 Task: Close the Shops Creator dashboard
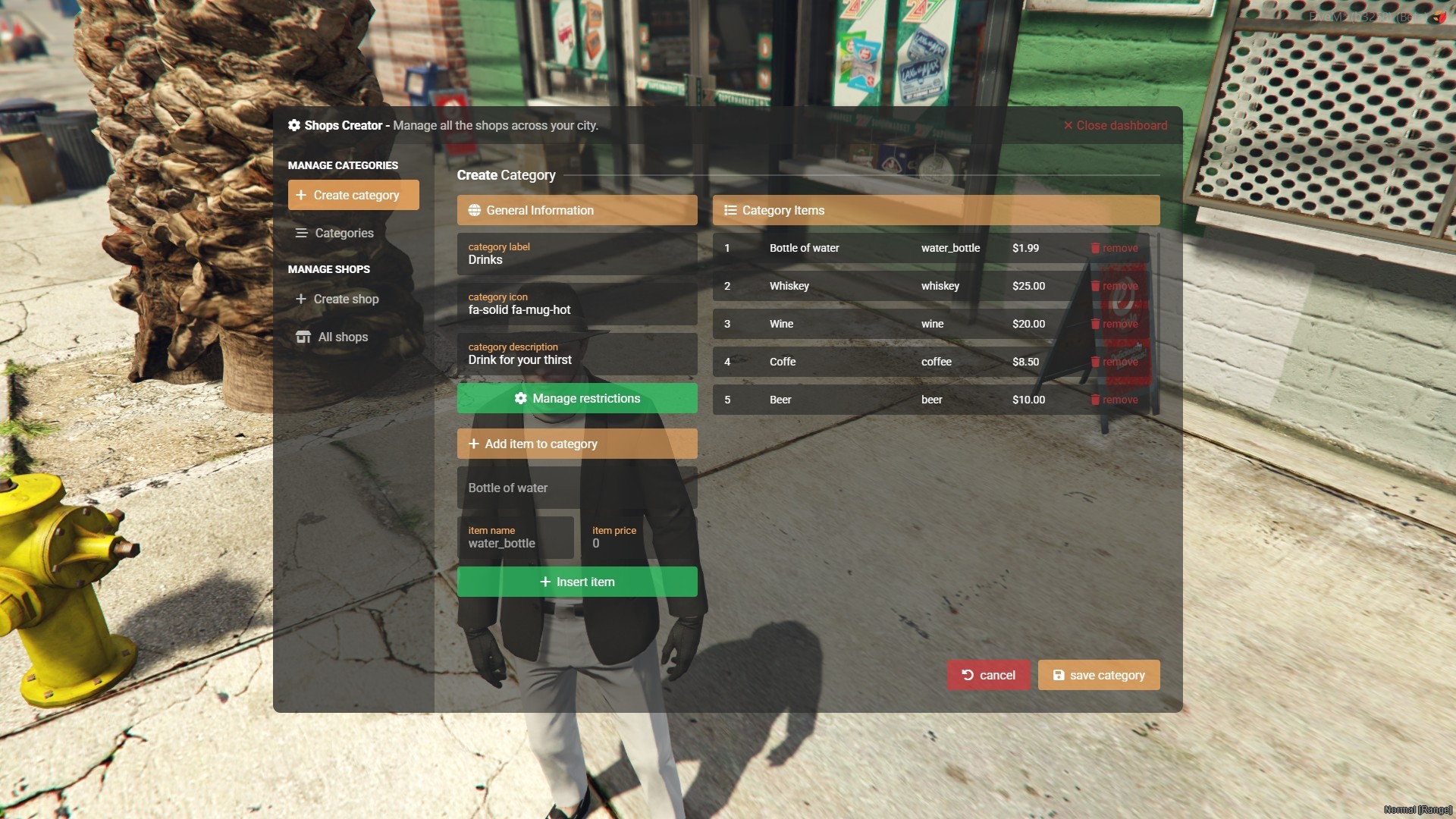(x=1115, y=126)
